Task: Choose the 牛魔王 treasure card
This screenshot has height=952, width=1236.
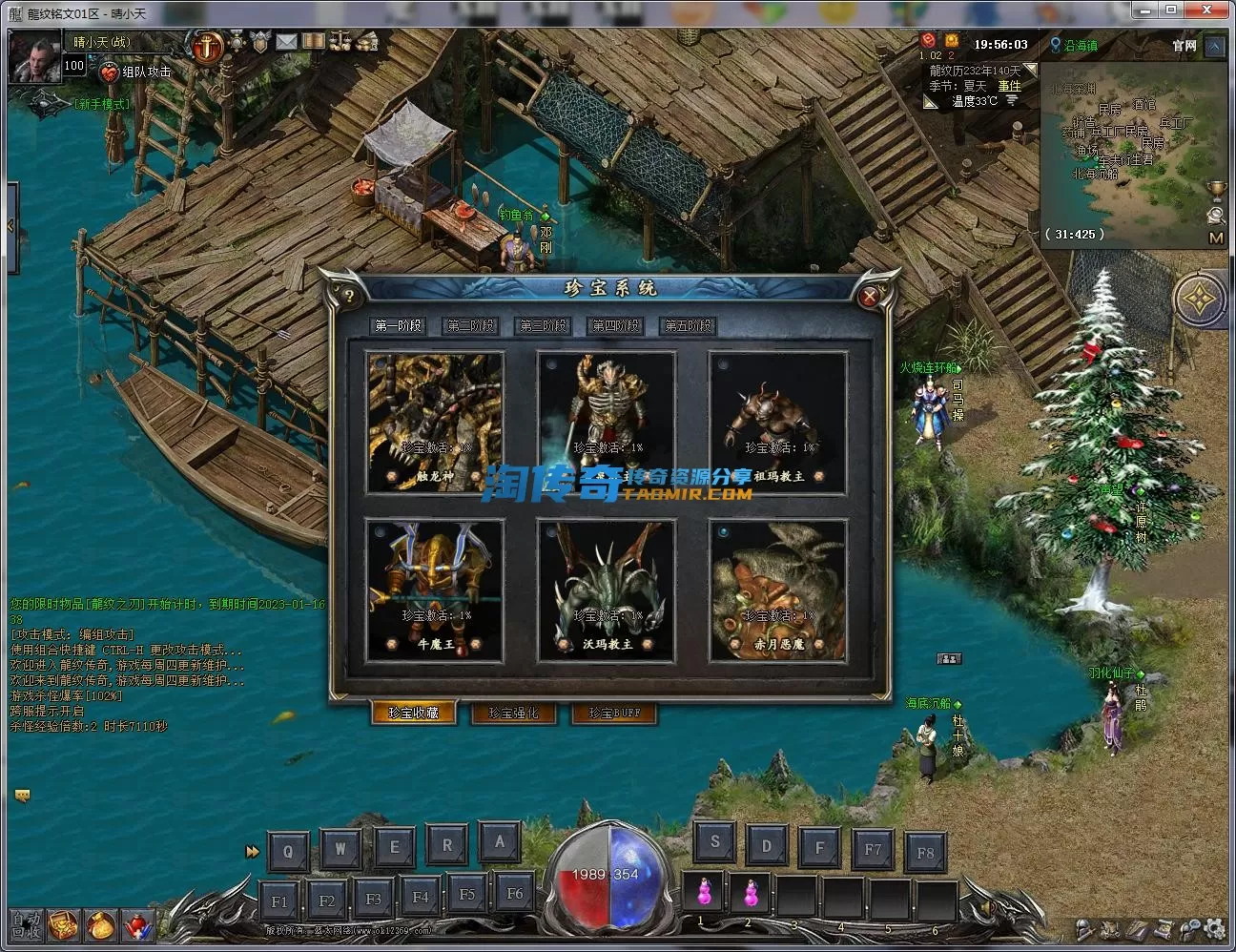Action: click(x=435, y=590)
